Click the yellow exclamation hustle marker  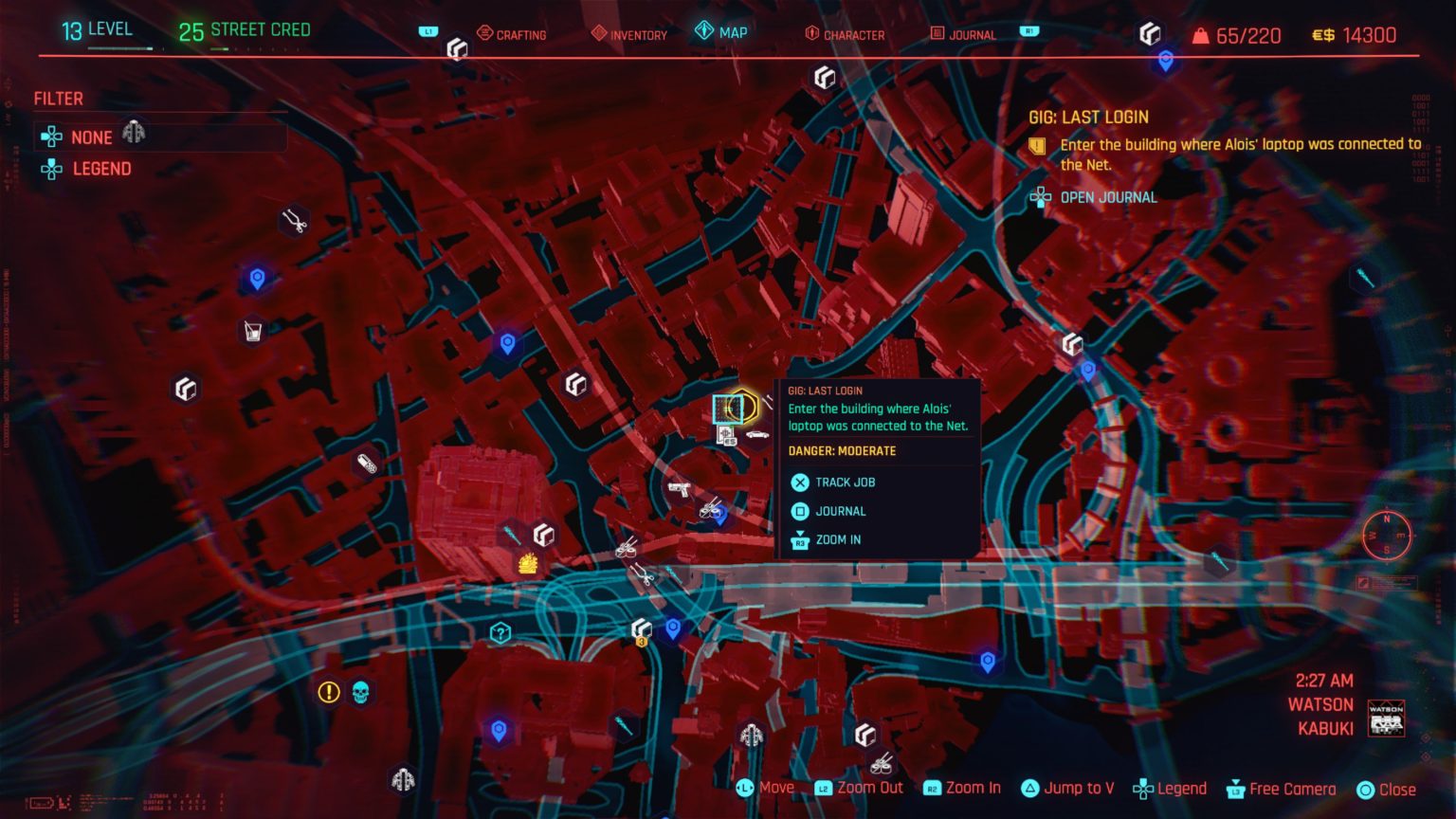tap(327, 691)
